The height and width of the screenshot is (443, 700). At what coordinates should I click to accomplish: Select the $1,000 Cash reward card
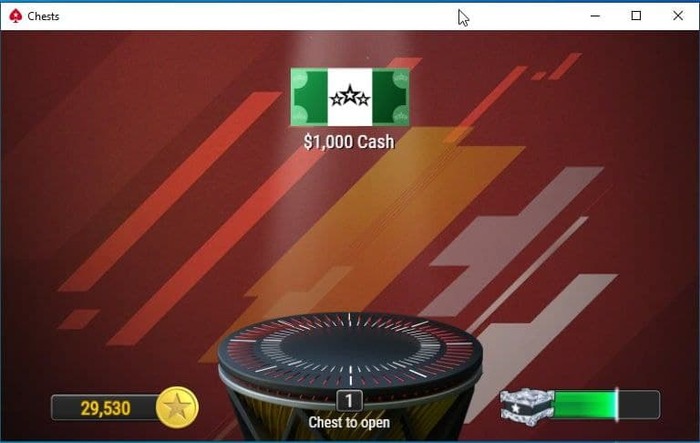coord(349,98)
